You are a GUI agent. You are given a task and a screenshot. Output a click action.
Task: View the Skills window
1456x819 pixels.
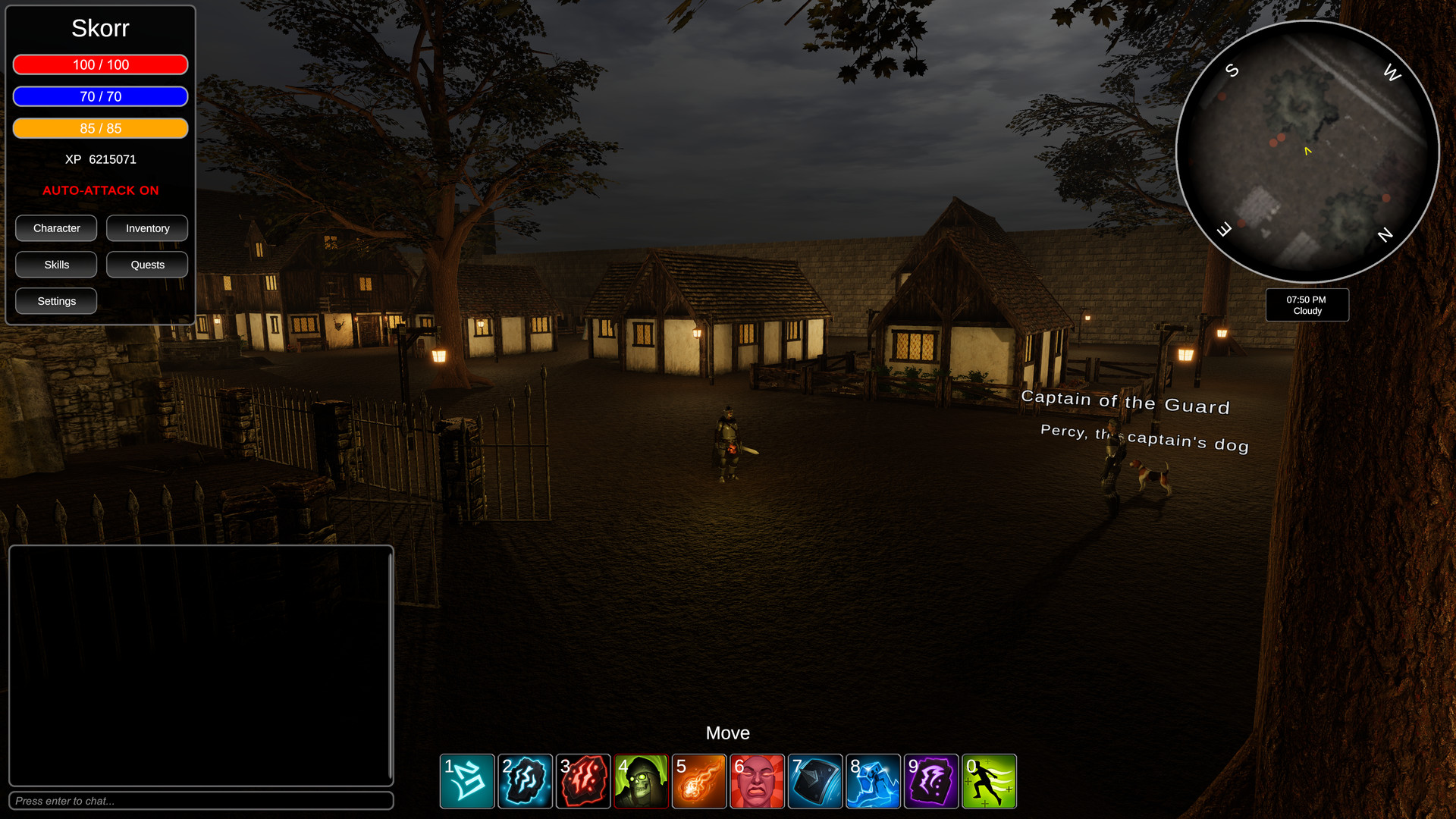55,264
